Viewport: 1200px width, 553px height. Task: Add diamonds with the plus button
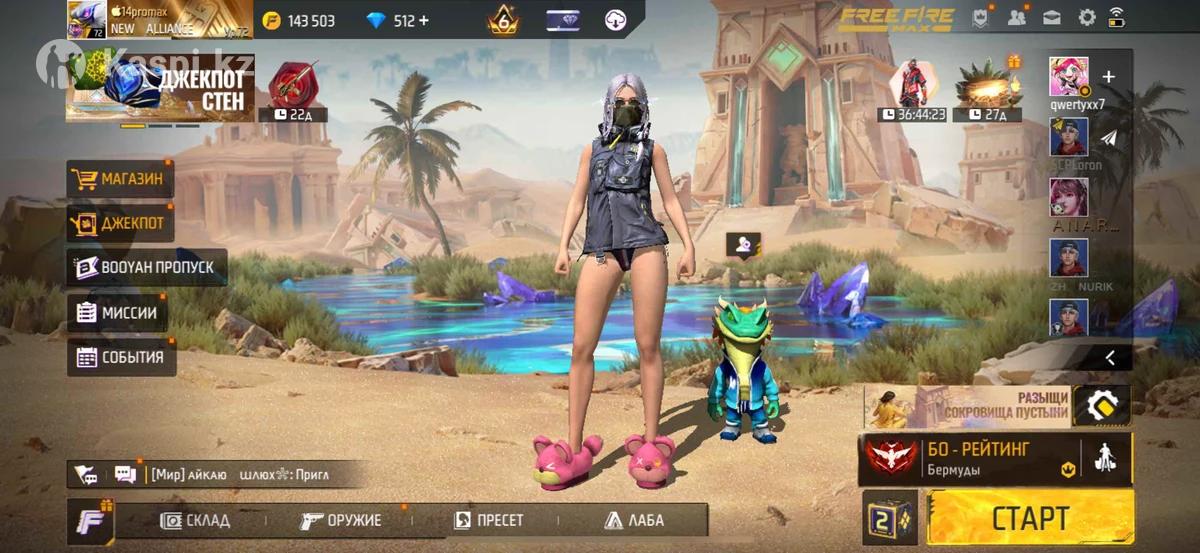click(424, 20)
